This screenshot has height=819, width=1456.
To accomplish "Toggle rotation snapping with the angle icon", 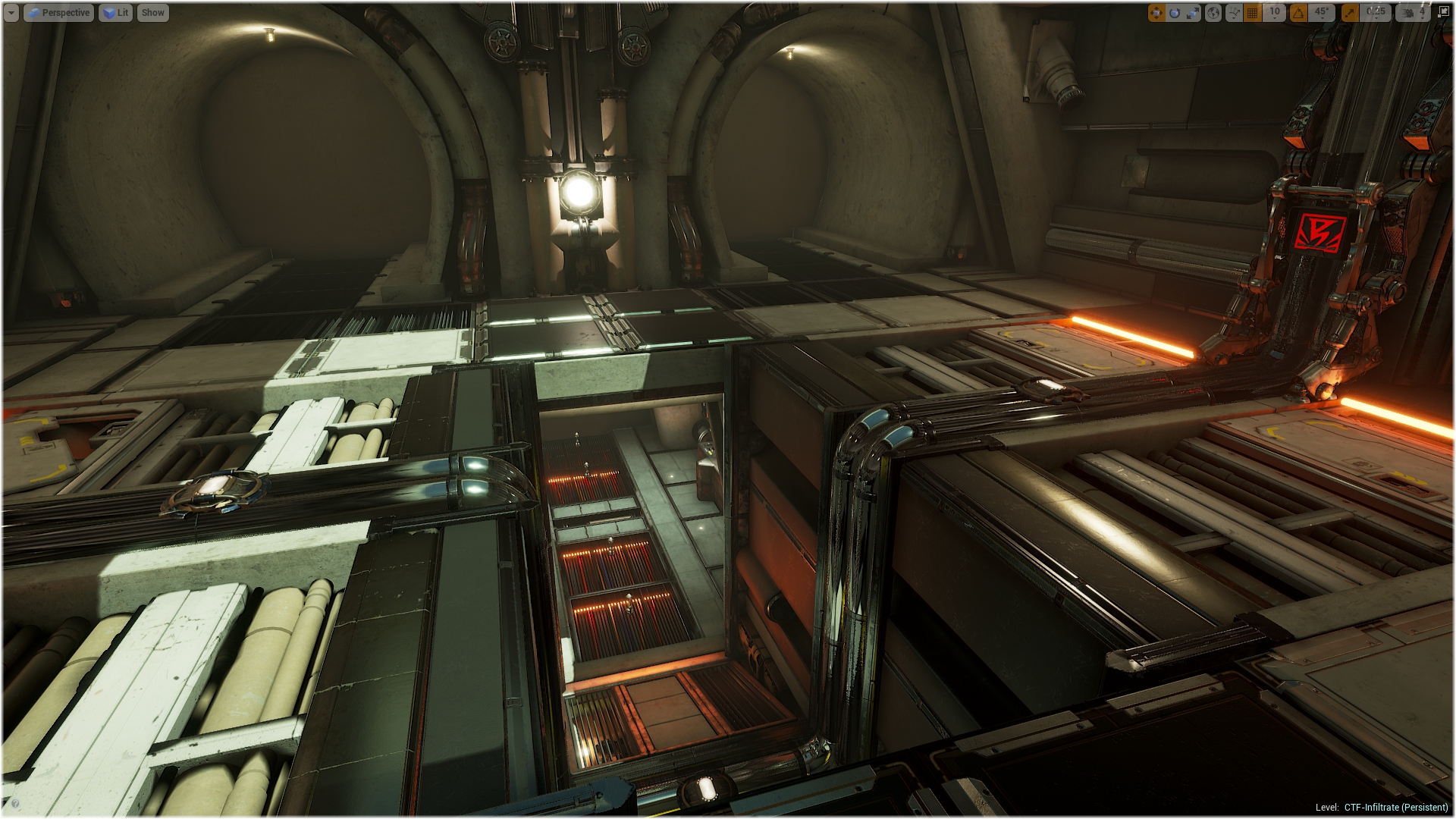I will 1299,13.
